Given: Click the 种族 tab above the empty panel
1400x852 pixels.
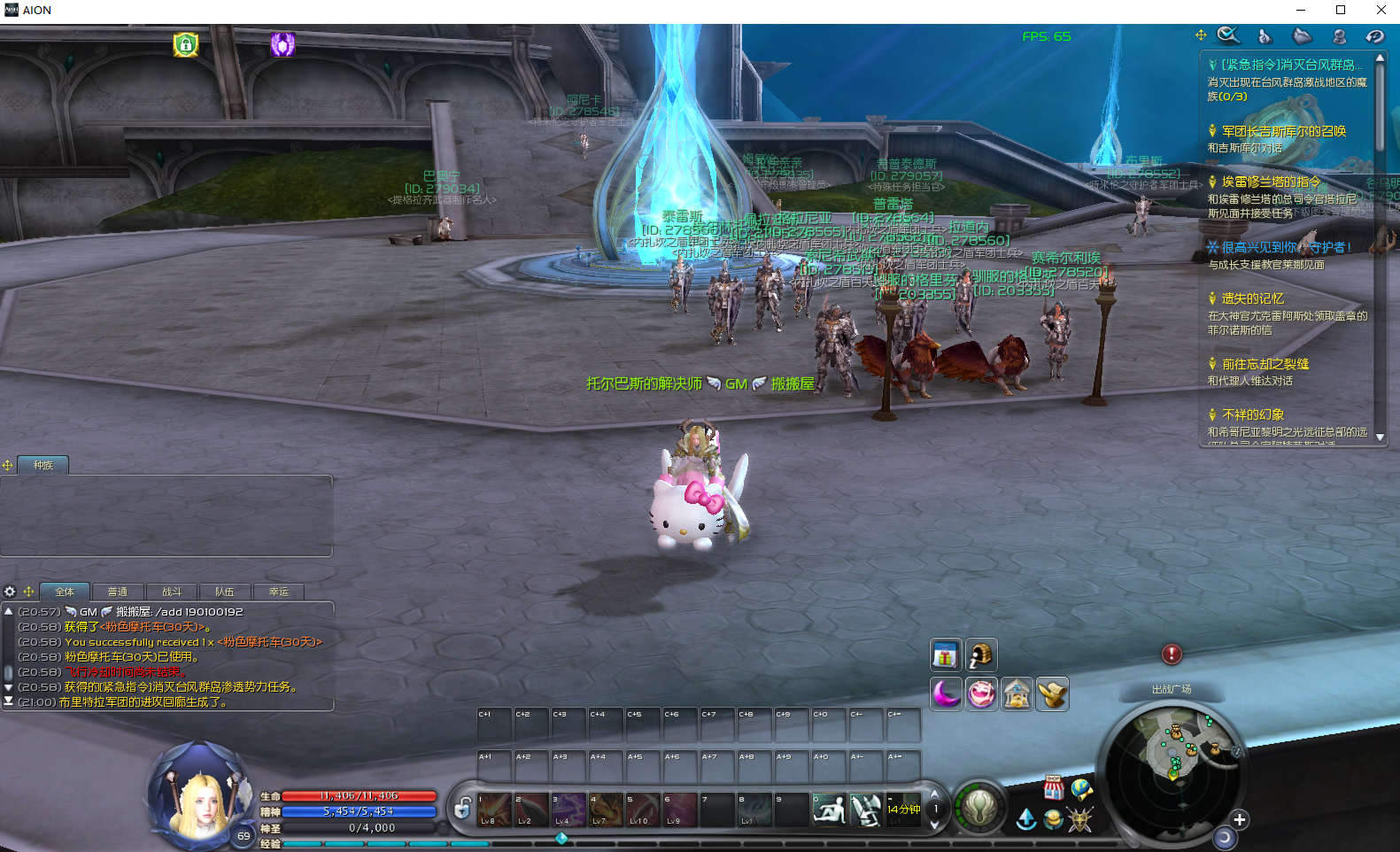Looking at the screenshot, I should click(43, 465).
